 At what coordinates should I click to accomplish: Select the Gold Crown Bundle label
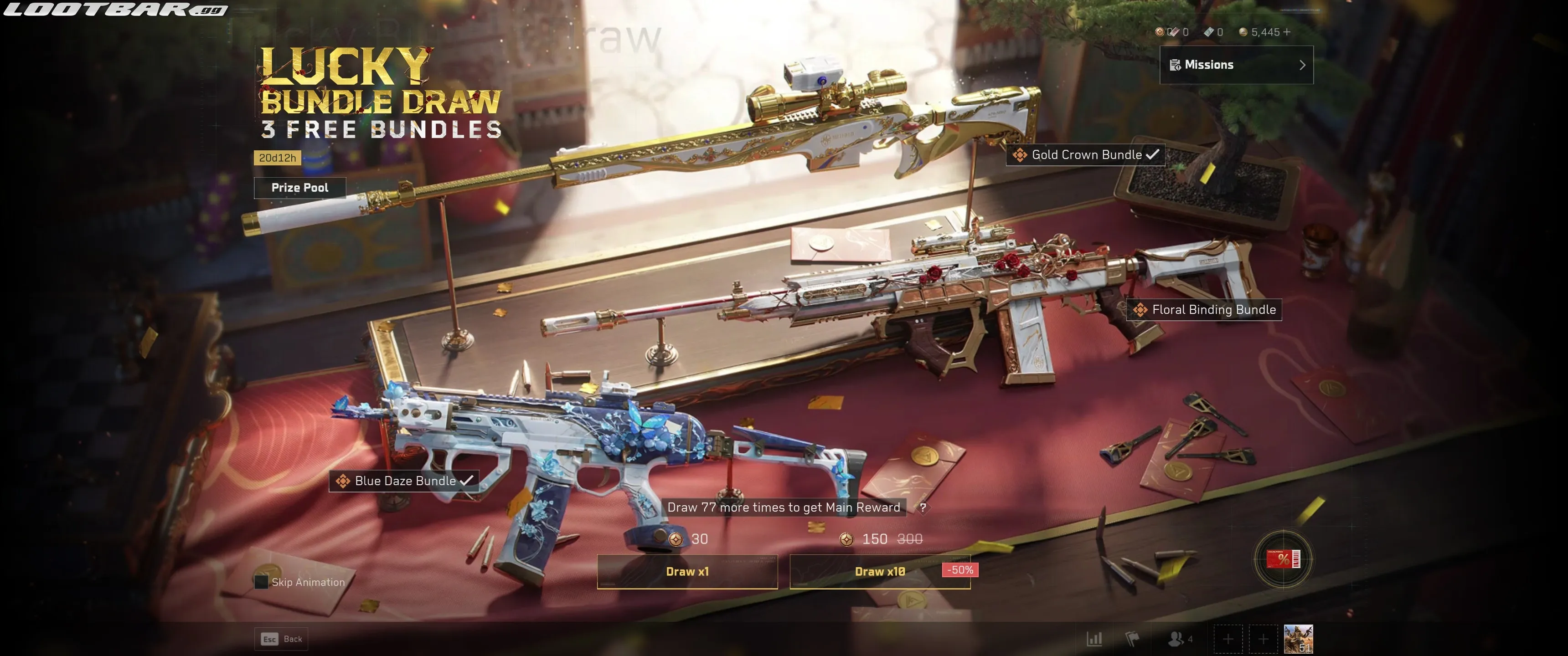coord(1086,154)
